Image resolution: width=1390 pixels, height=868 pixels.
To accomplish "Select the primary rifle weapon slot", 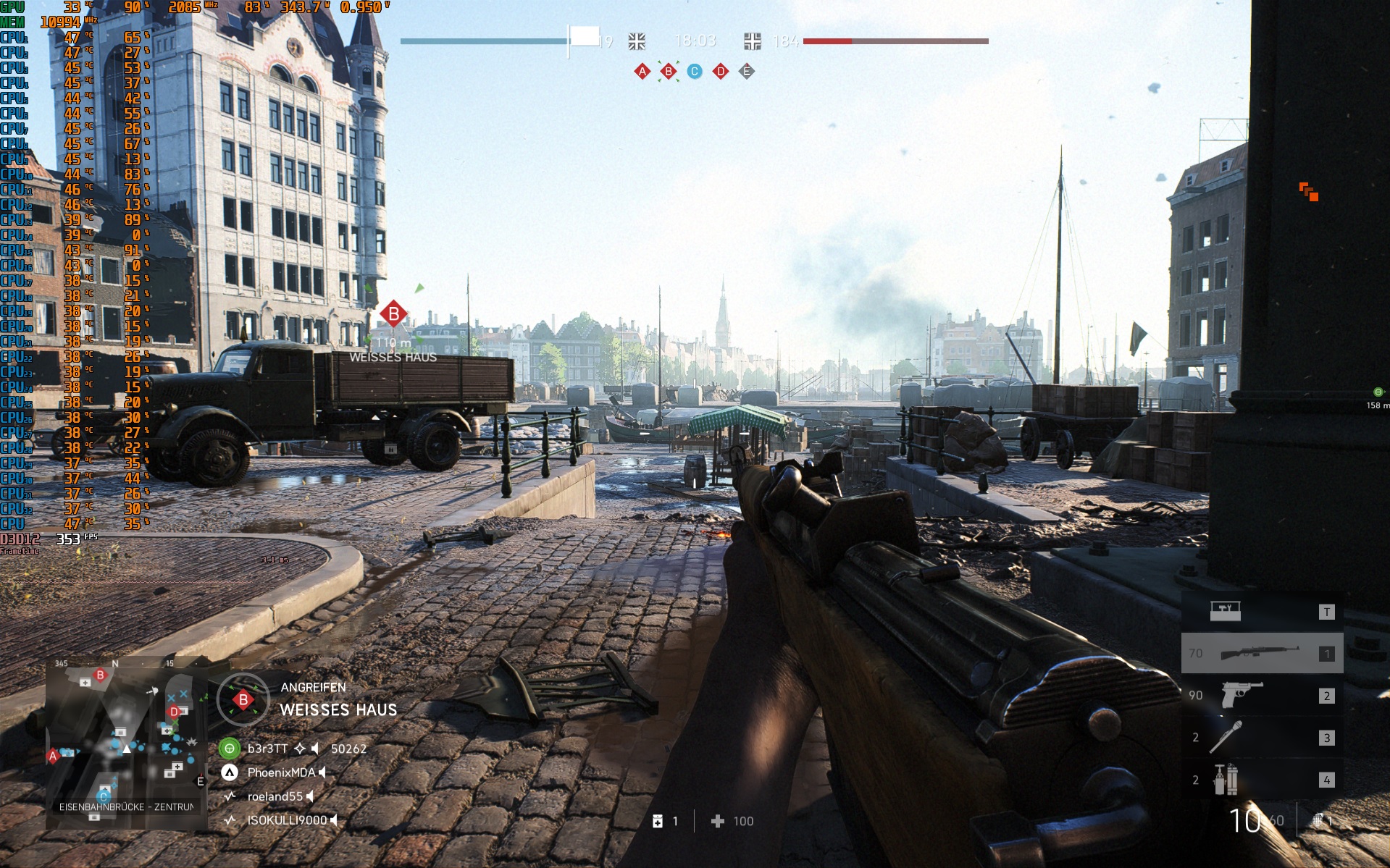I will (1262, 653).
